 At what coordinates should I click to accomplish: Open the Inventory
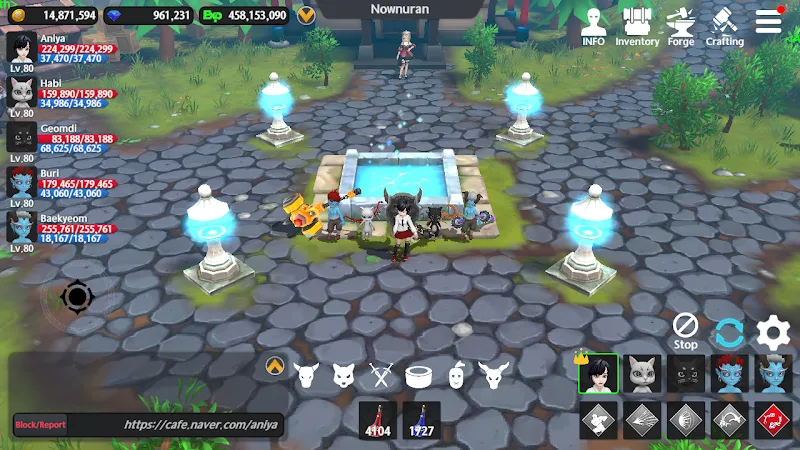637,27
